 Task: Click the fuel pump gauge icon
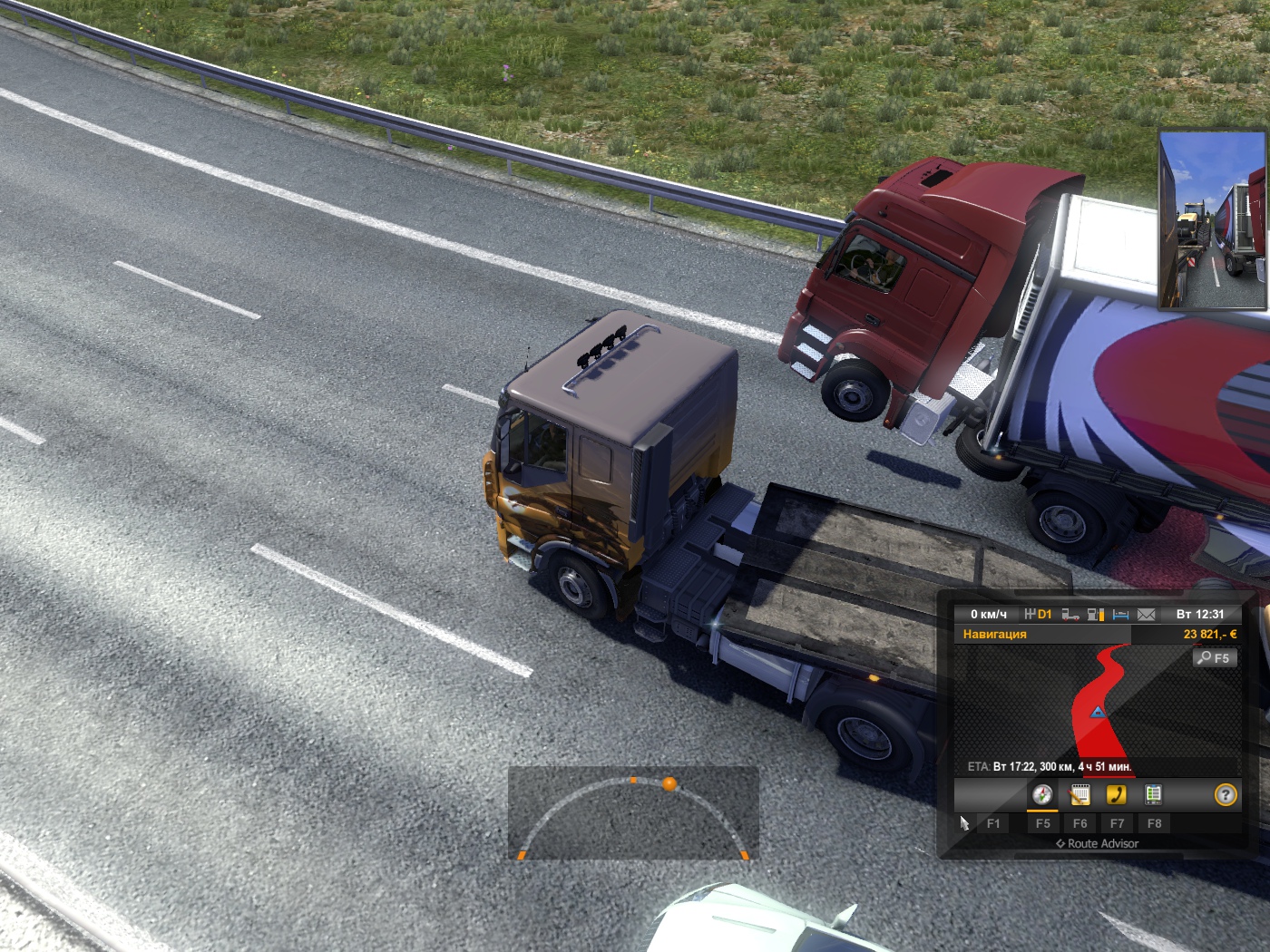[1096, 615]
